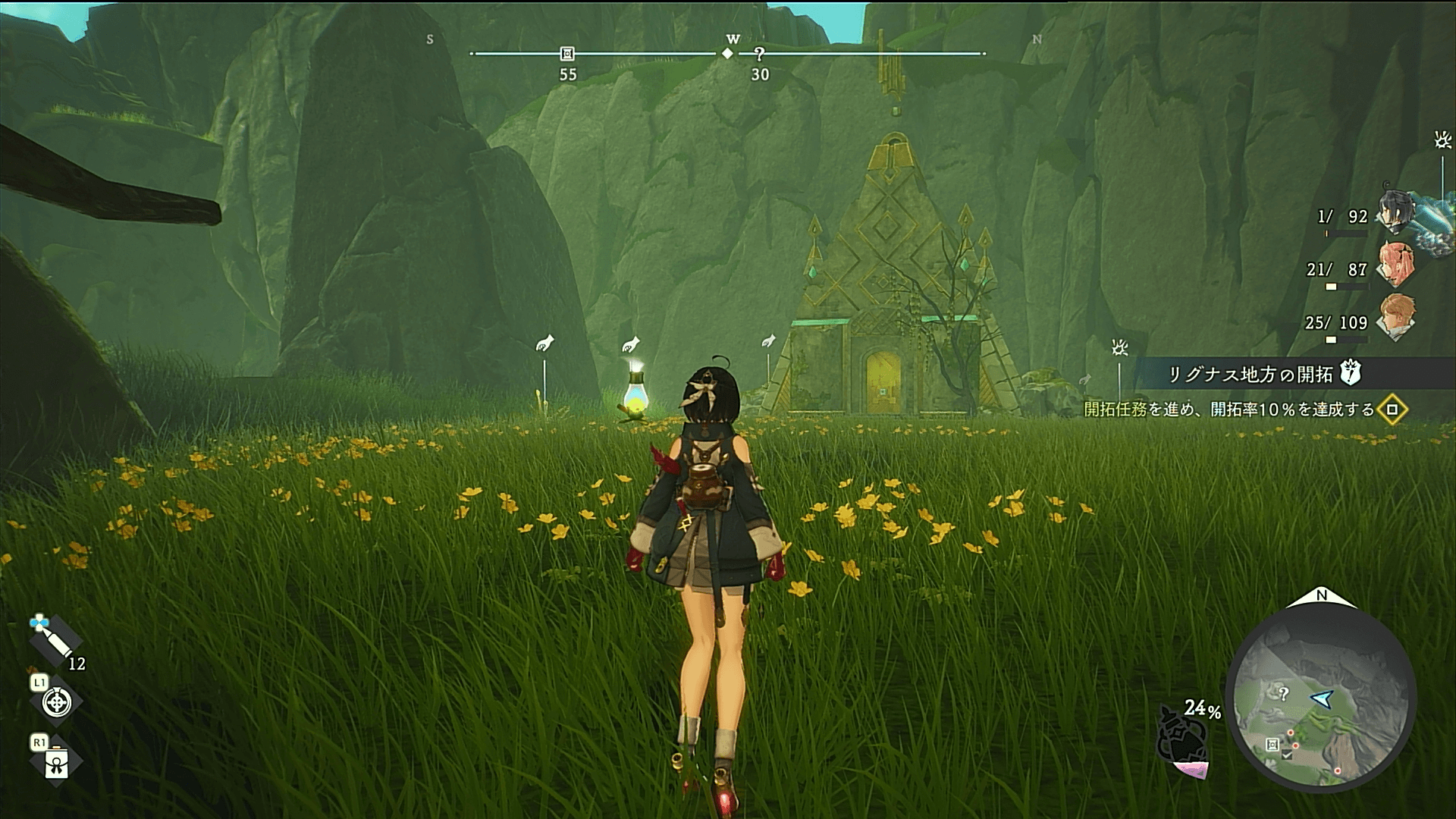
Task: Activate the crosshair targeting icon
Action: point(56,703)
